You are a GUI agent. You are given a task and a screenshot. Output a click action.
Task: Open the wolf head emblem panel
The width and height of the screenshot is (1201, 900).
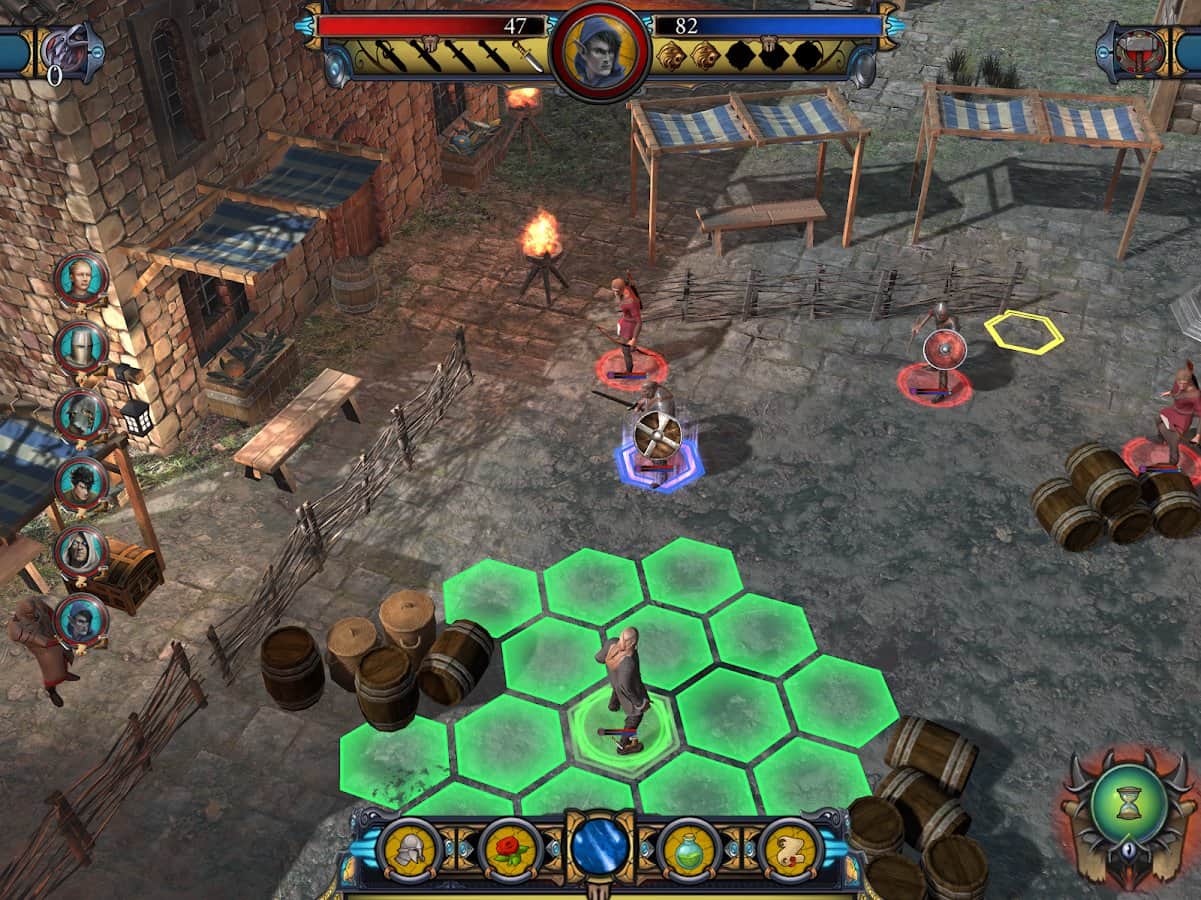point(68,50)
